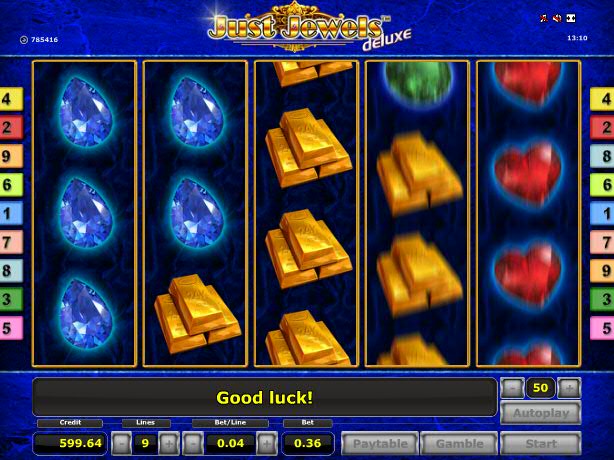Reduce the autoplay spin count below 50
The height and width of the screenshot is (460, 614).
coord(512,387)
